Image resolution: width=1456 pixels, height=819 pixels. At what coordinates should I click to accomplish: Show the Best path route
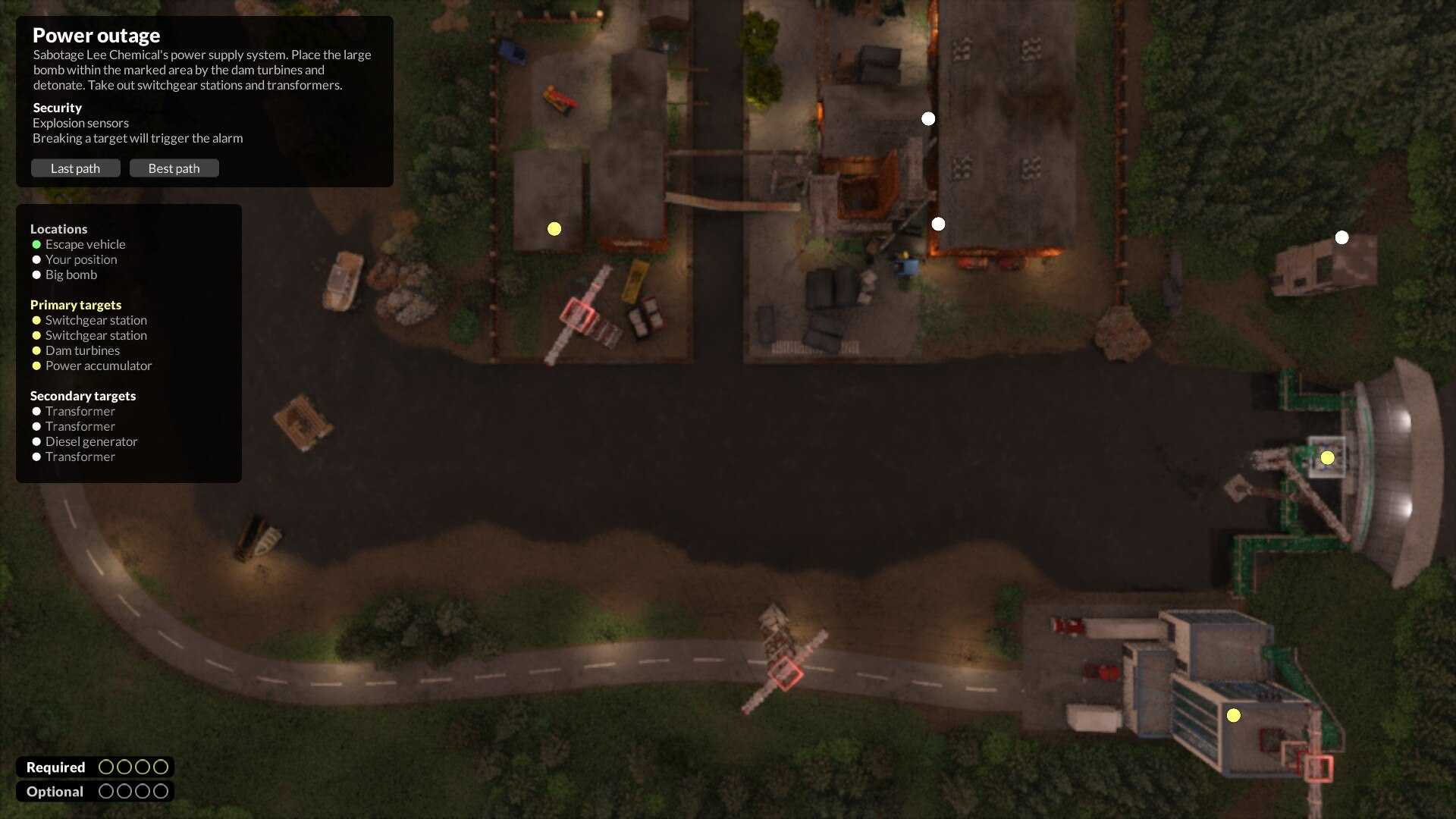tap(174, 168)
